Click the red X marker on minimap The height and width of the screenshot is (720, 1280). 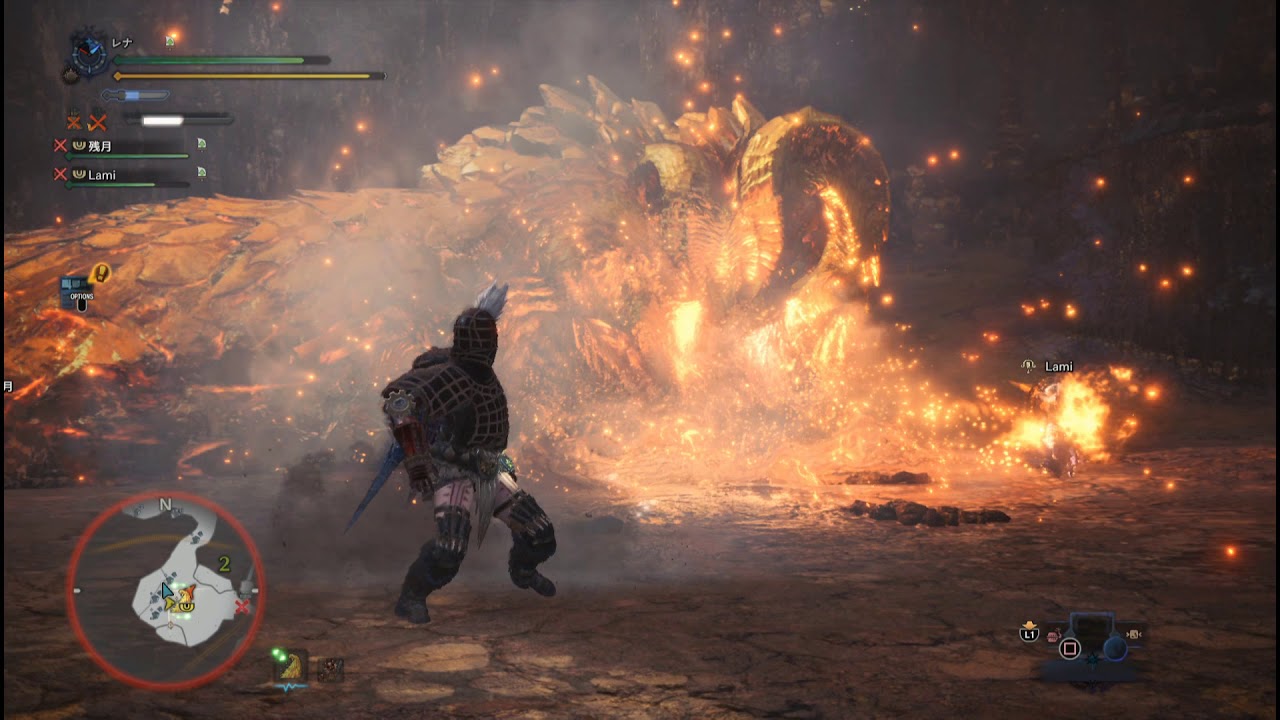click(x=242, y=607)
